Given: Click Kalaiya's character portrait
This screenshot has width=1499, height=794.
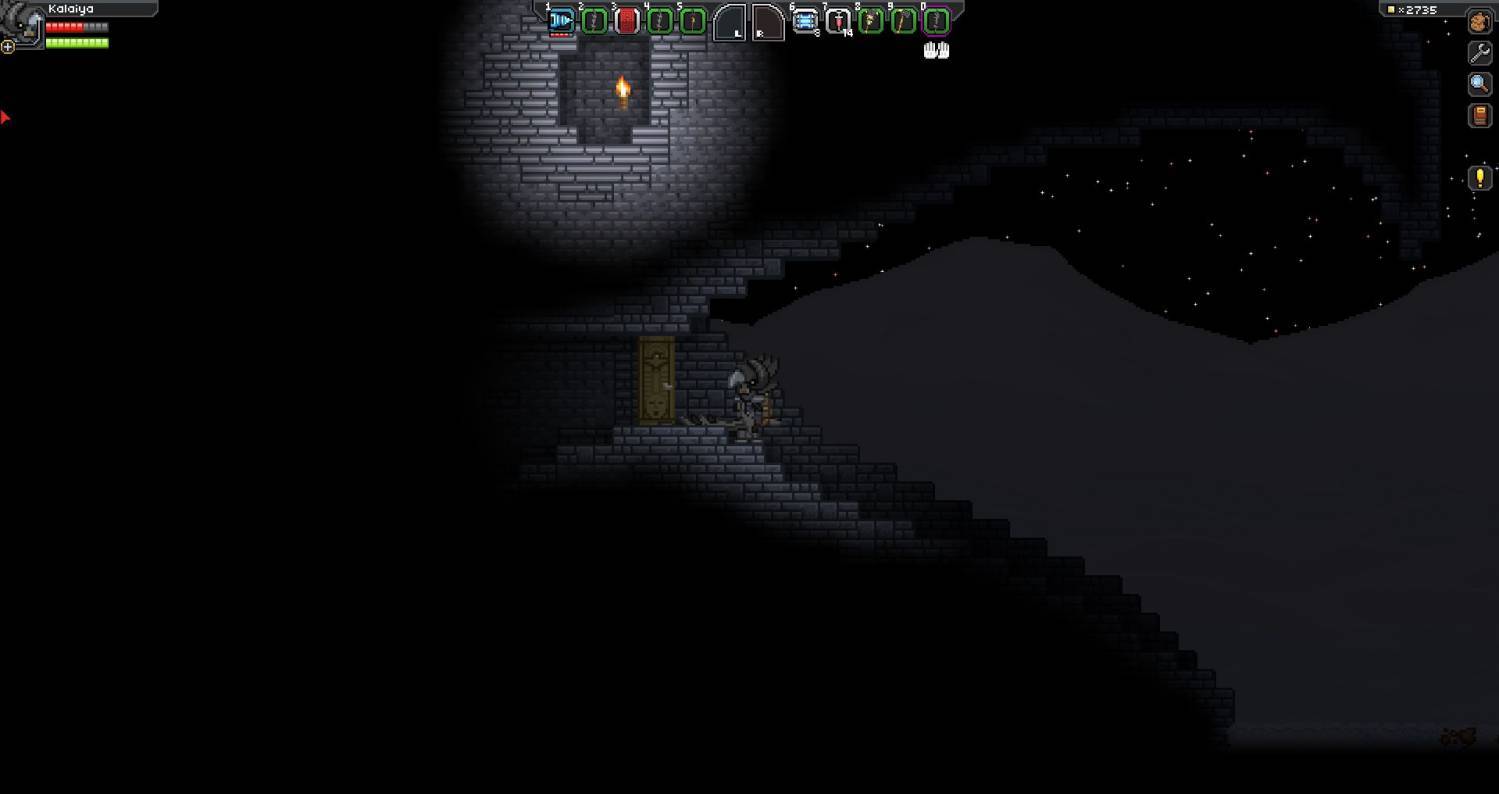Looking at the screenshot, I should coord(22,22).
